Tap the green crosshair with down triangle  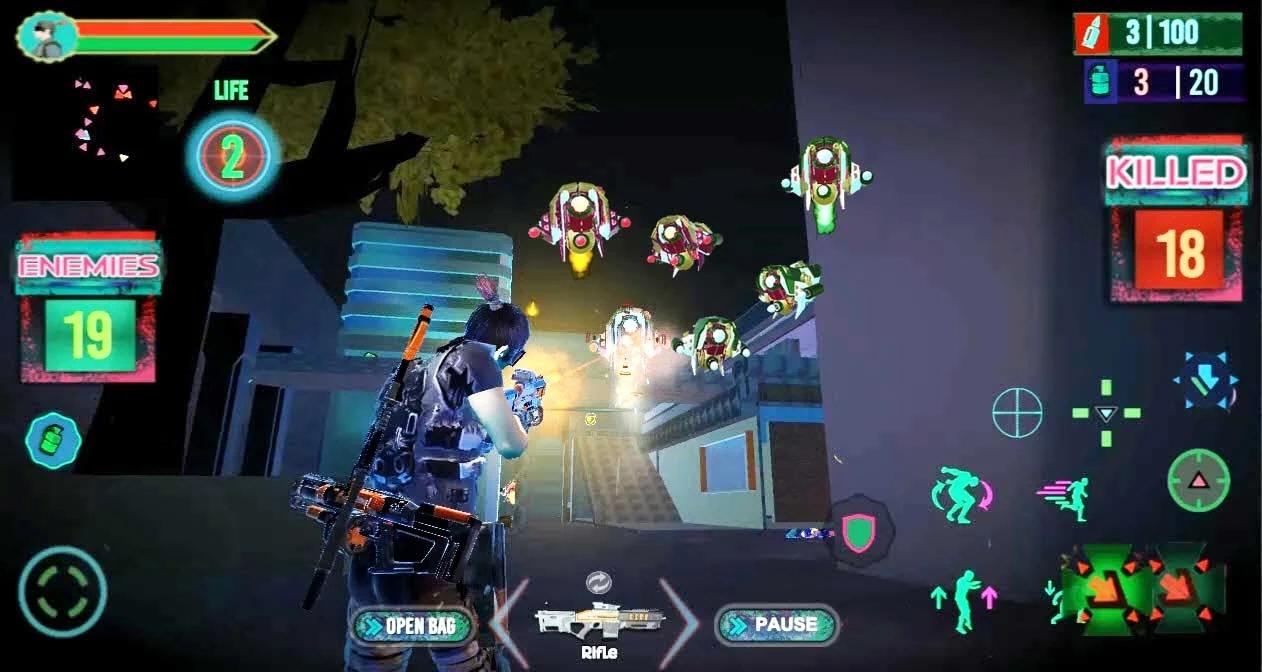click(1105, 413)
